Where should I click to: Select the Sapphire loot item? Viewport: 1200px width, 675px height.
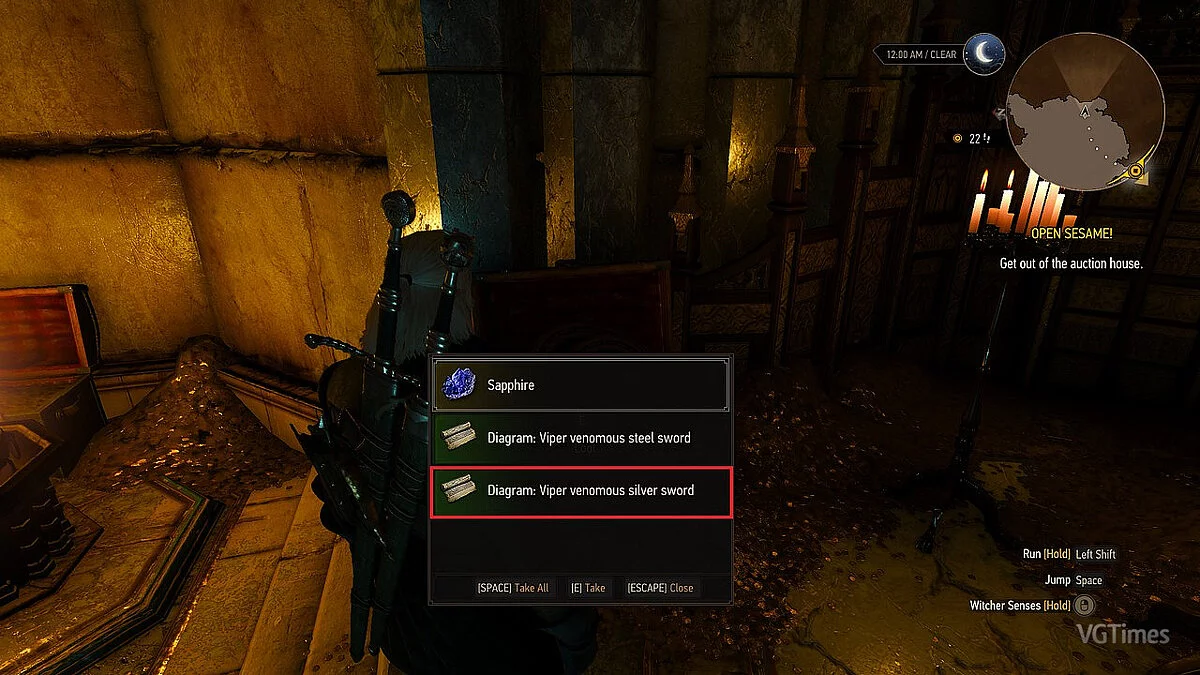tap(580, 385)
